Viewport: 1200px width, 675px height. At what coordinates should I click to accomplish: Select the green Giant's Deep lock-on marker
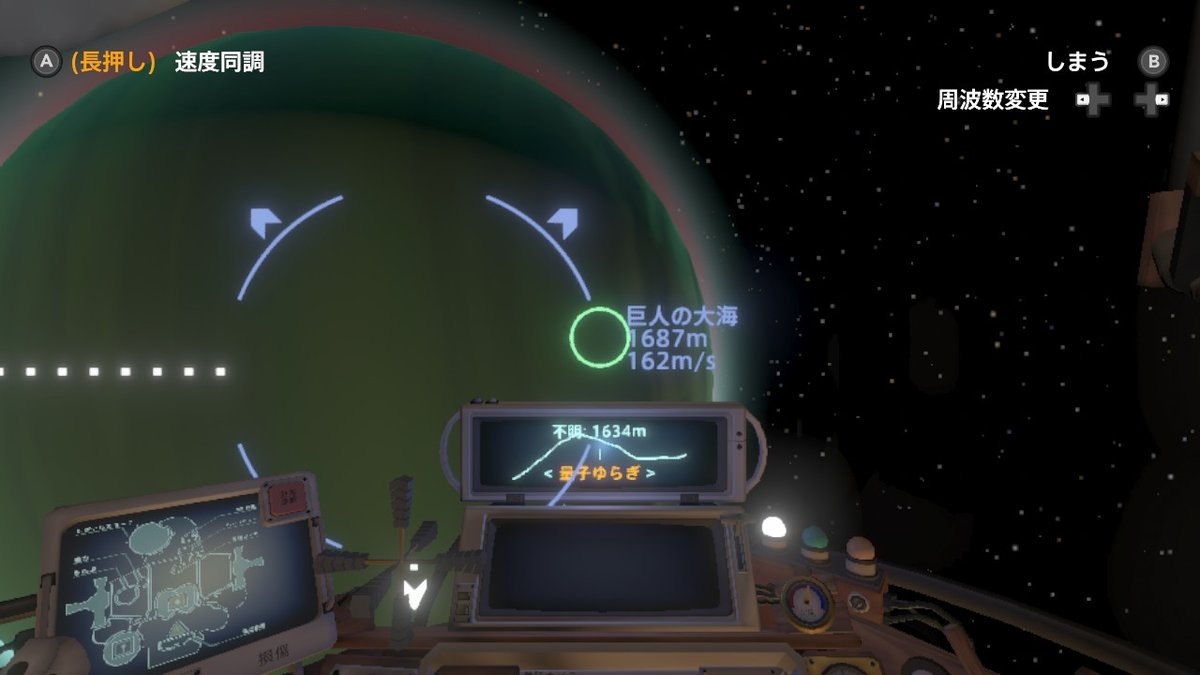click(x=598, y=335)
